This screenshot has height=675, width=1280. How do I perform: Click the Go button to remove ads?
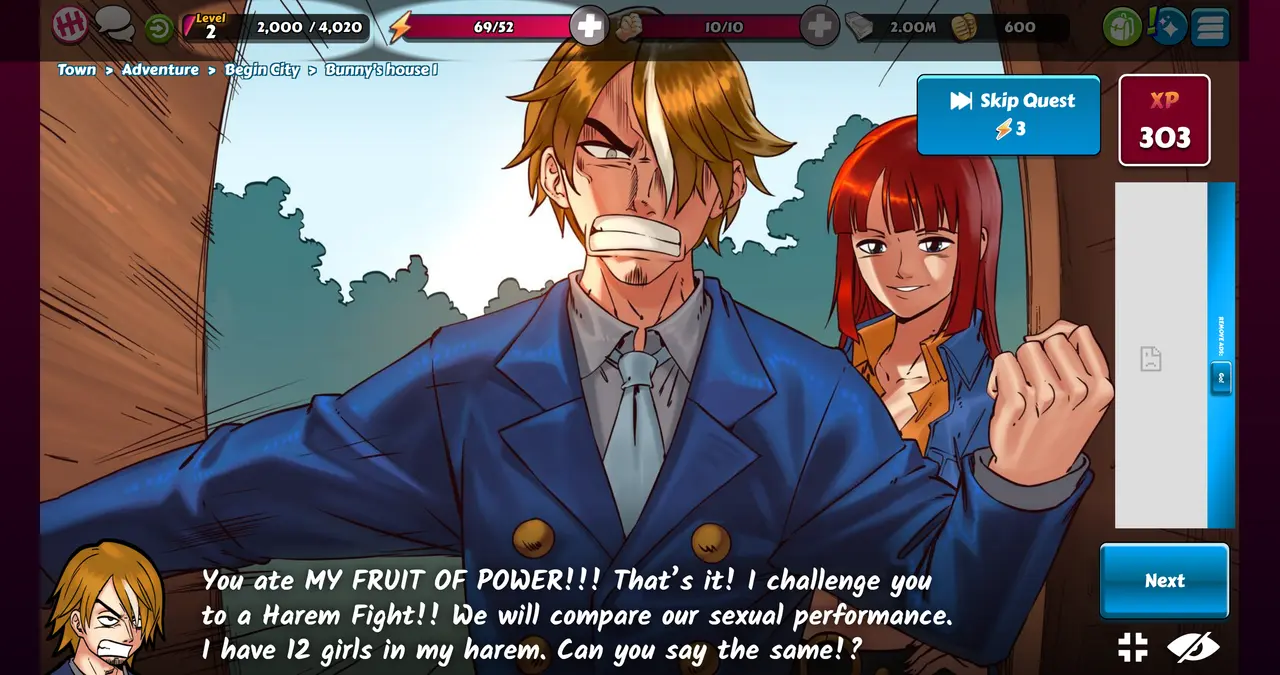tap(1221, 378)
